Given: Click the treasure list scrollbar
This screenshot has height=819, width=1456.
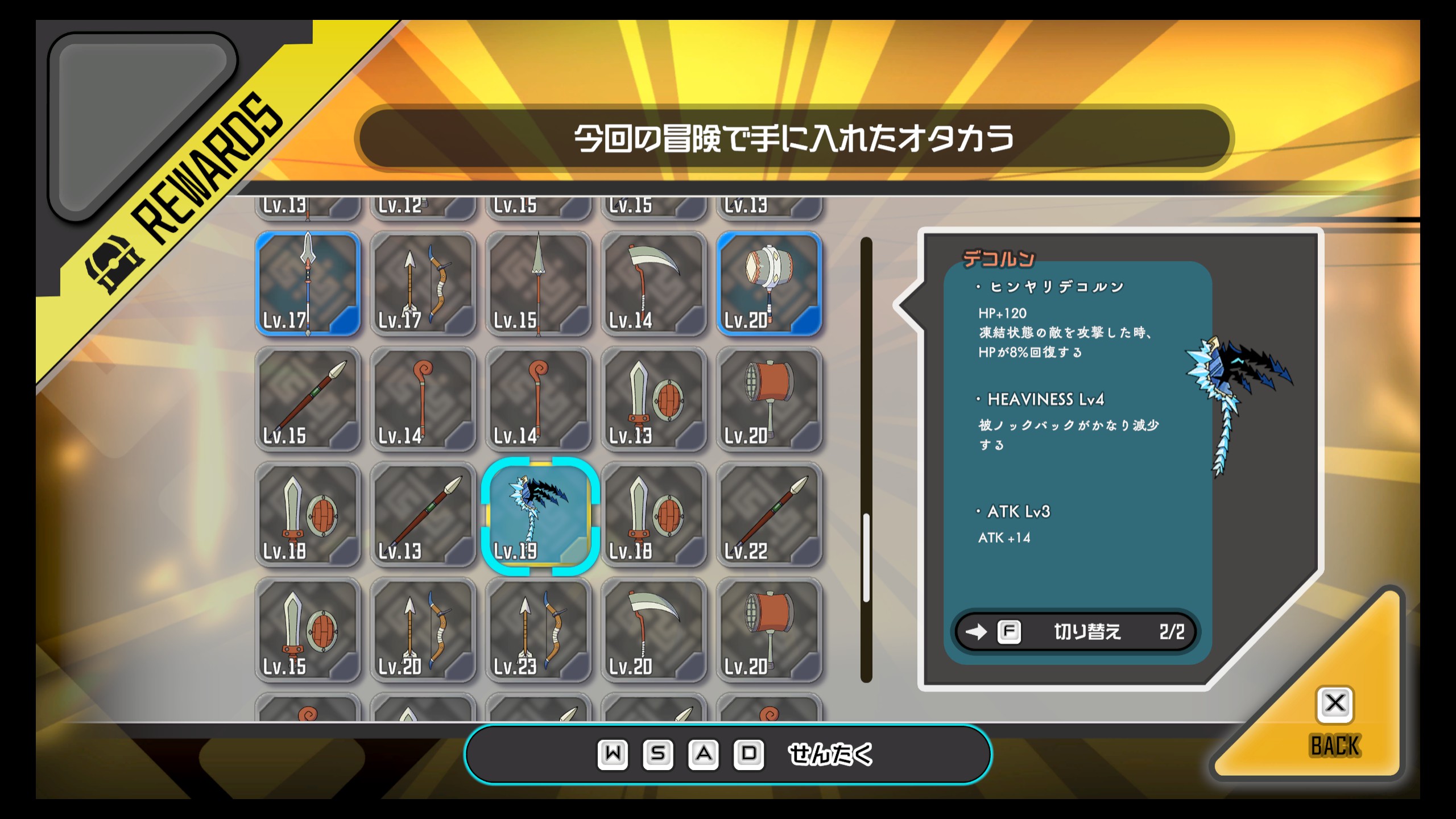Looking at the screenshot, I should coord(866,557).
